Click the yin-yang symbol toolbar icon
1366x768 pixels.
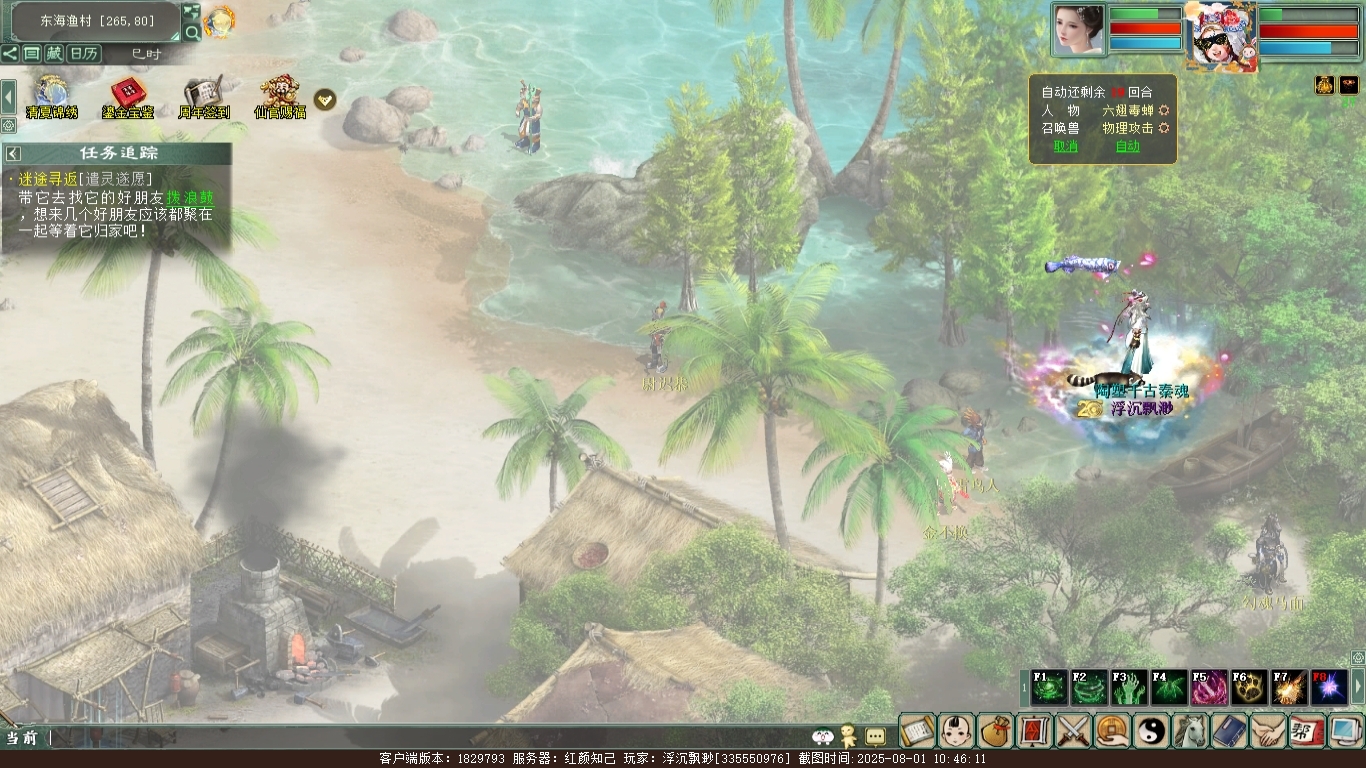(1152, 731)
